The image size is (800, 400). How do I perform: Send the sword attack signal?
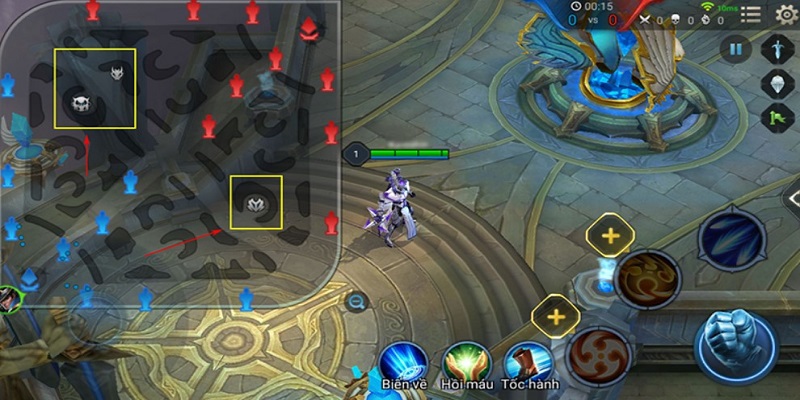pyautogui.click(x=778, y=49)
